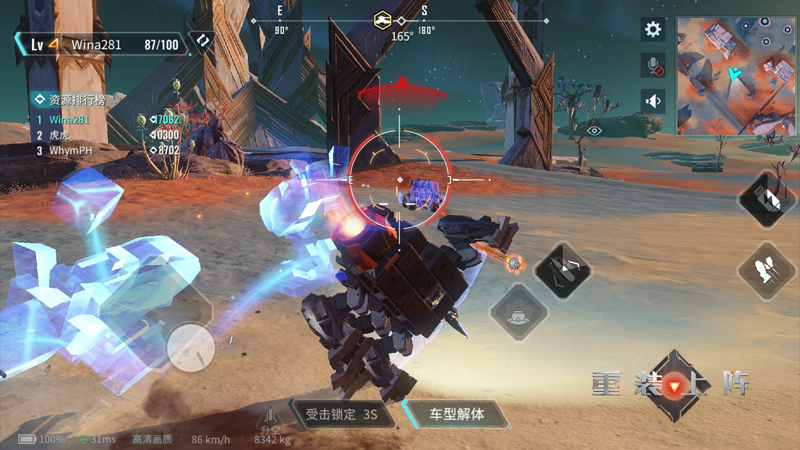Click the swap arrows beside player name
The width and height of the screenshot is (800, 450).
click(203, 43)
